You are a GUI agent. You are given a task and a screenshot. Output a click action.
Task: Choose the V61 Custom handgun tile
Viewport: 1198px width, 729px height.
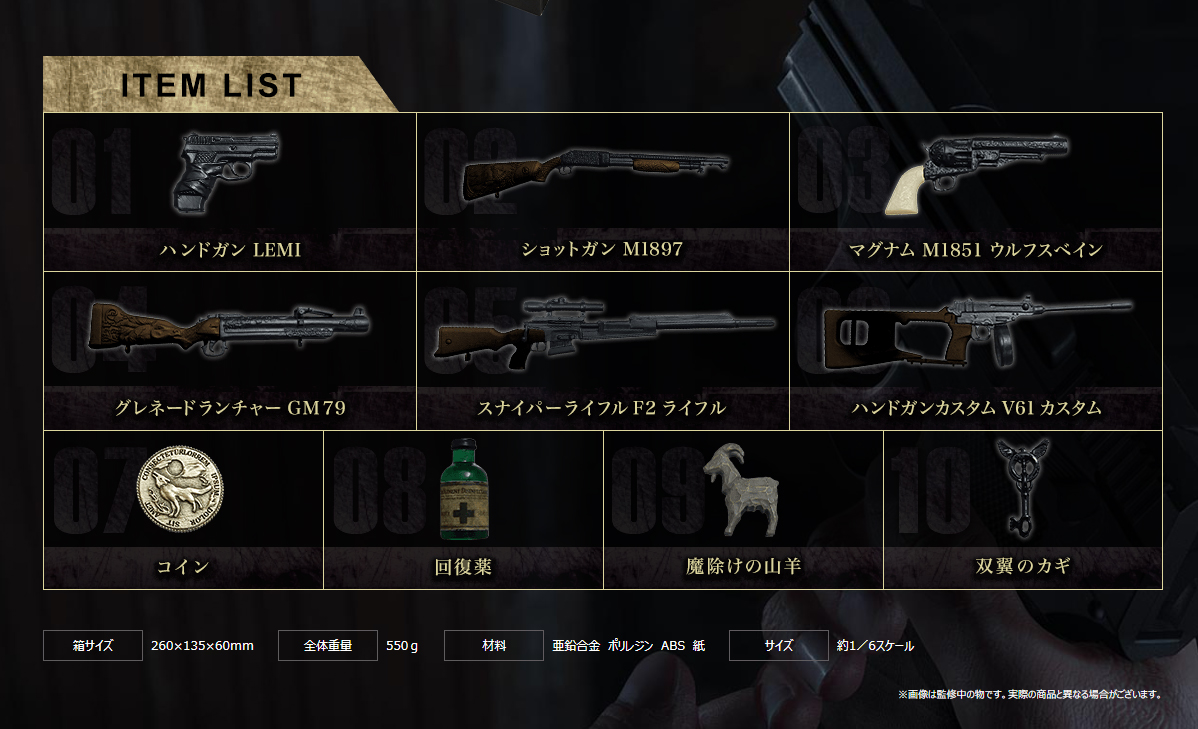click(975, 350)
